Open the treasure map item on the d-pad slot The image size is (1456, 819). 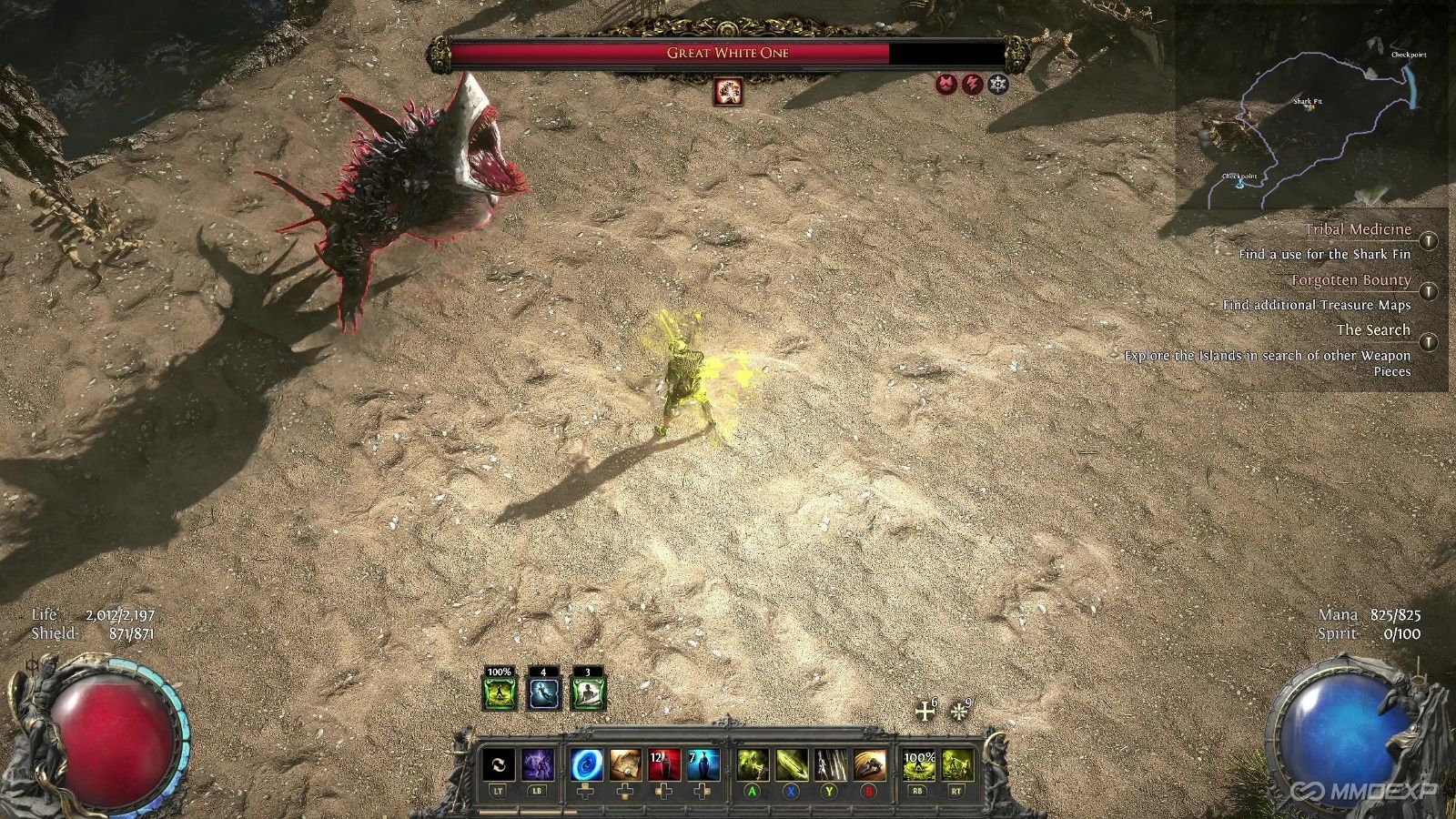(x=626, y=765)
